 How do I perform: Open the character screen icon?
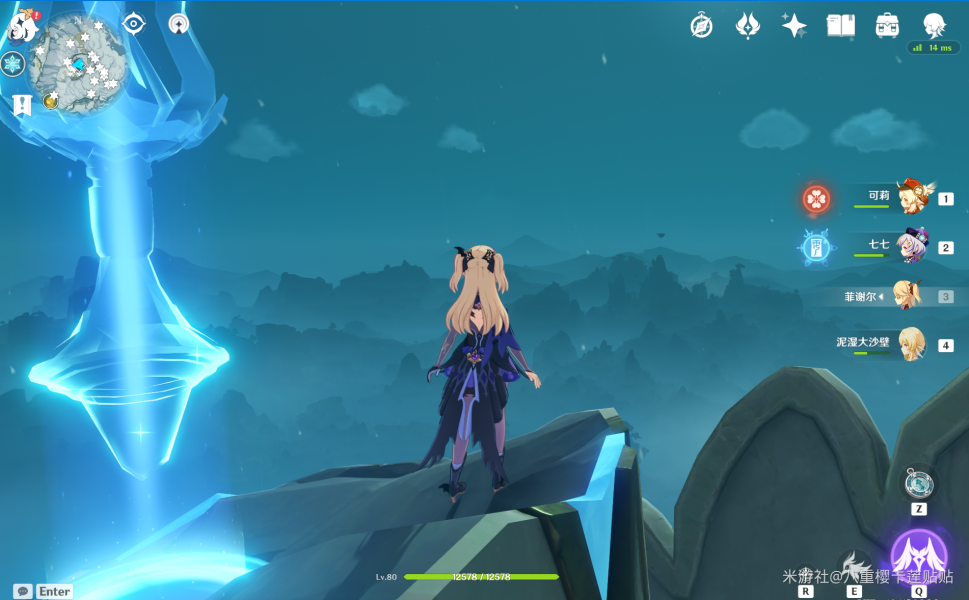coord(934,26)
